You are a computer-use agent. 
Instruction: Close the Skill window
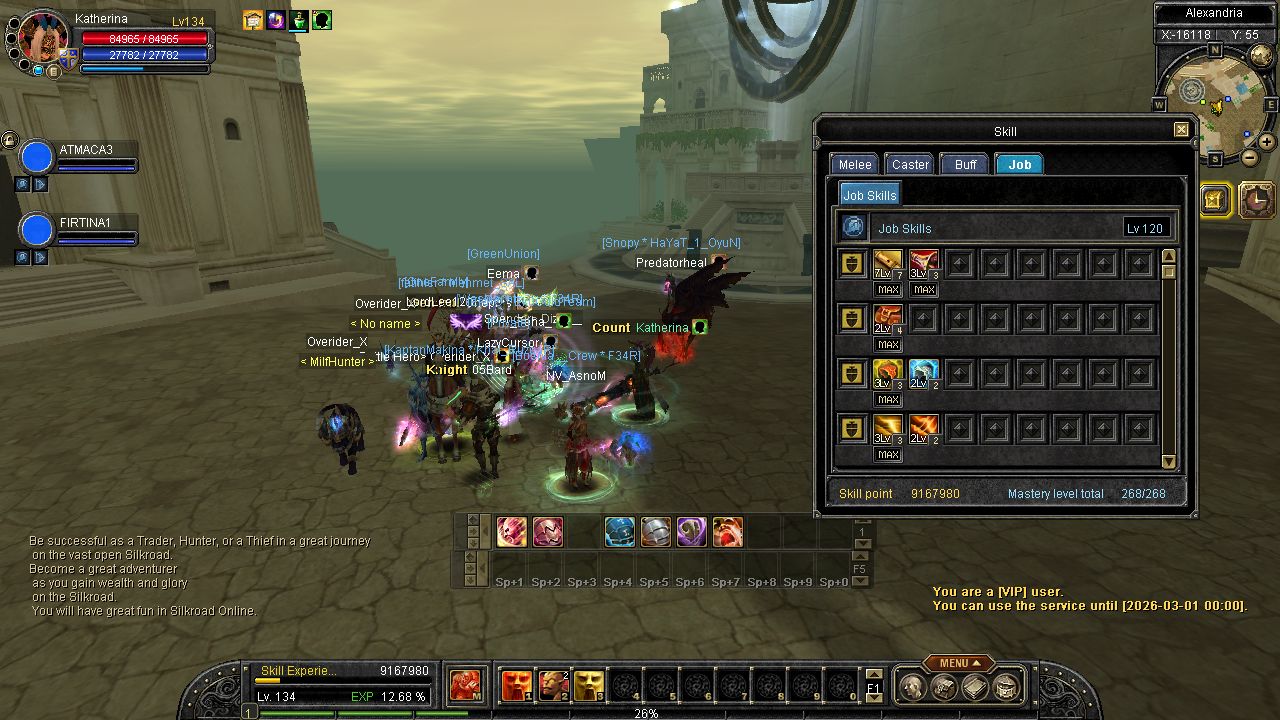1181,130
